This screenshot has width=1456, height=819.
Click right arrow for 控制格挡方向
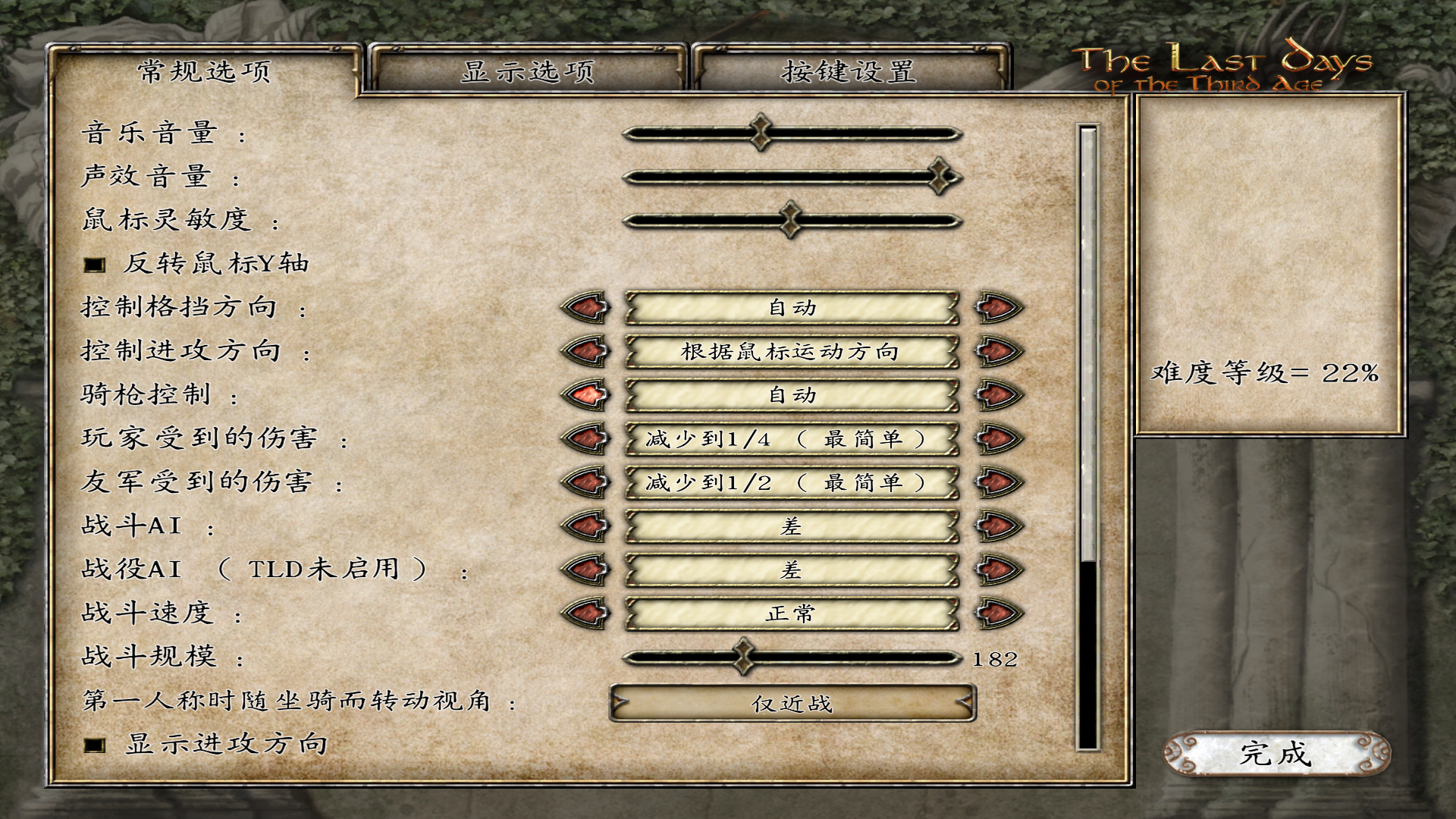(x=998, y=308)
